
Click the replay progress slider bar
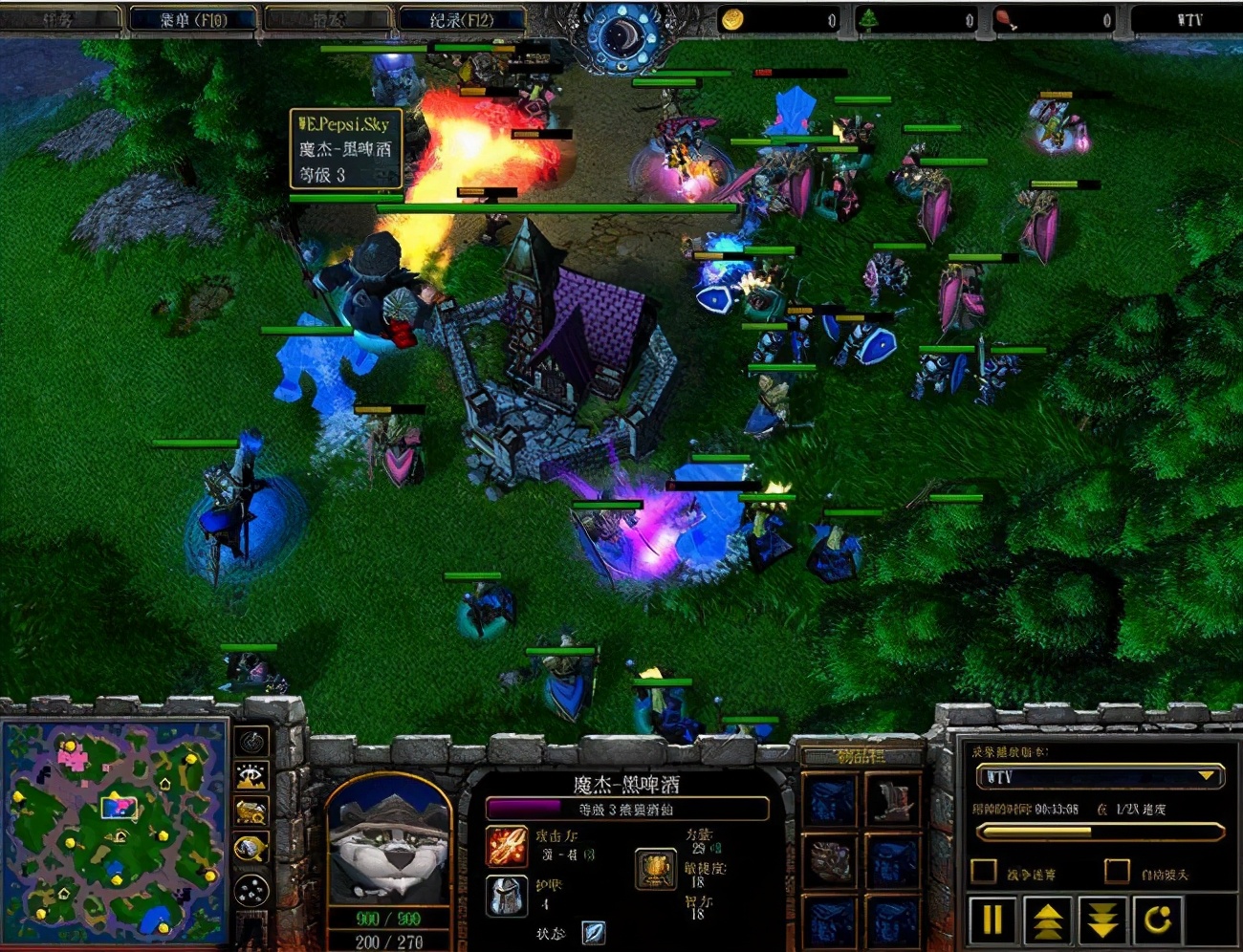(1100, 833)
